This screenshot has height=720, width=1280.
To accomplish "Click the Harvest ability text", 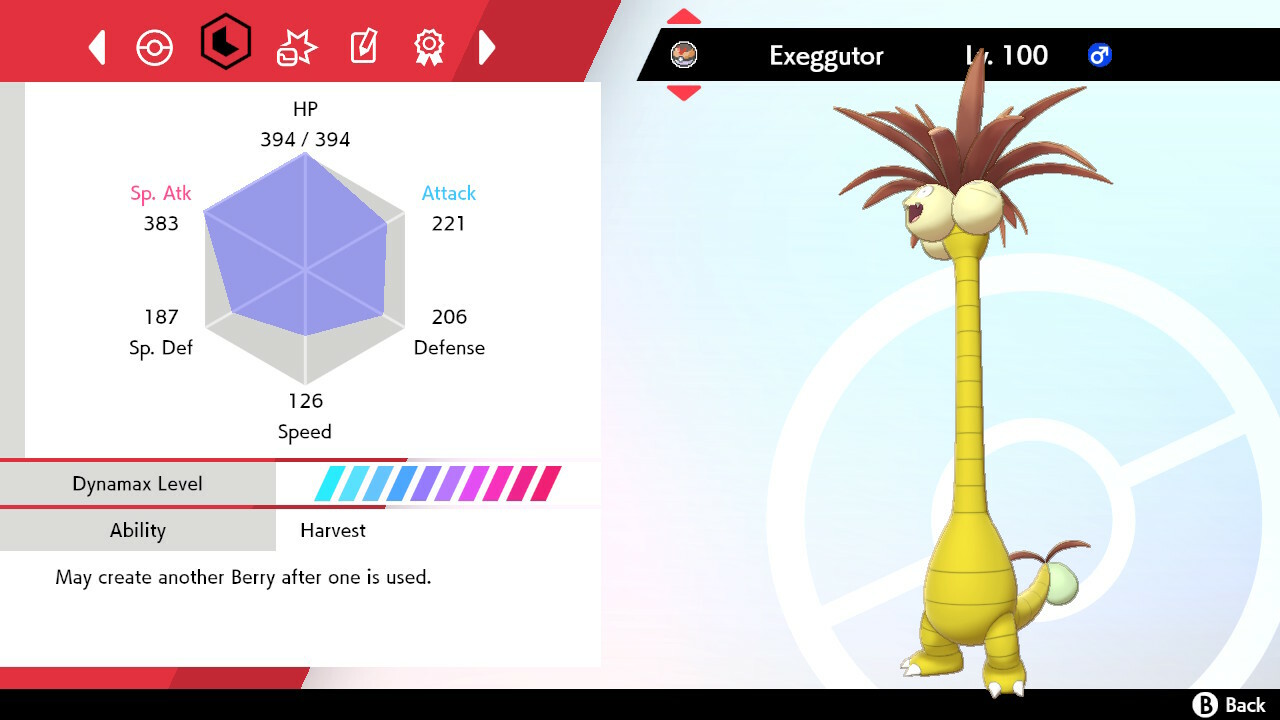I will coord(332,530).
